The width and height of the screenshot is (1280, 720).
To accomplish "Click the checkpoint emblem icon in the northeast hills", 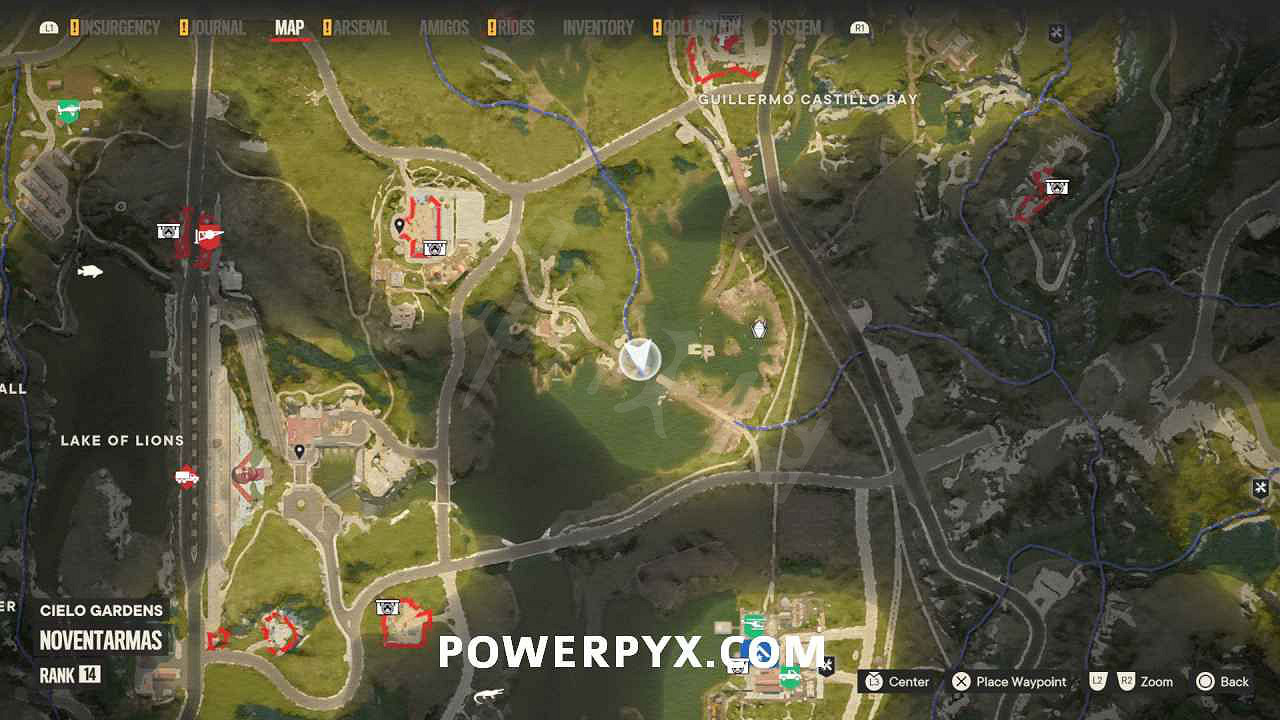I will pyautogui.click(x=1055, y=186).
